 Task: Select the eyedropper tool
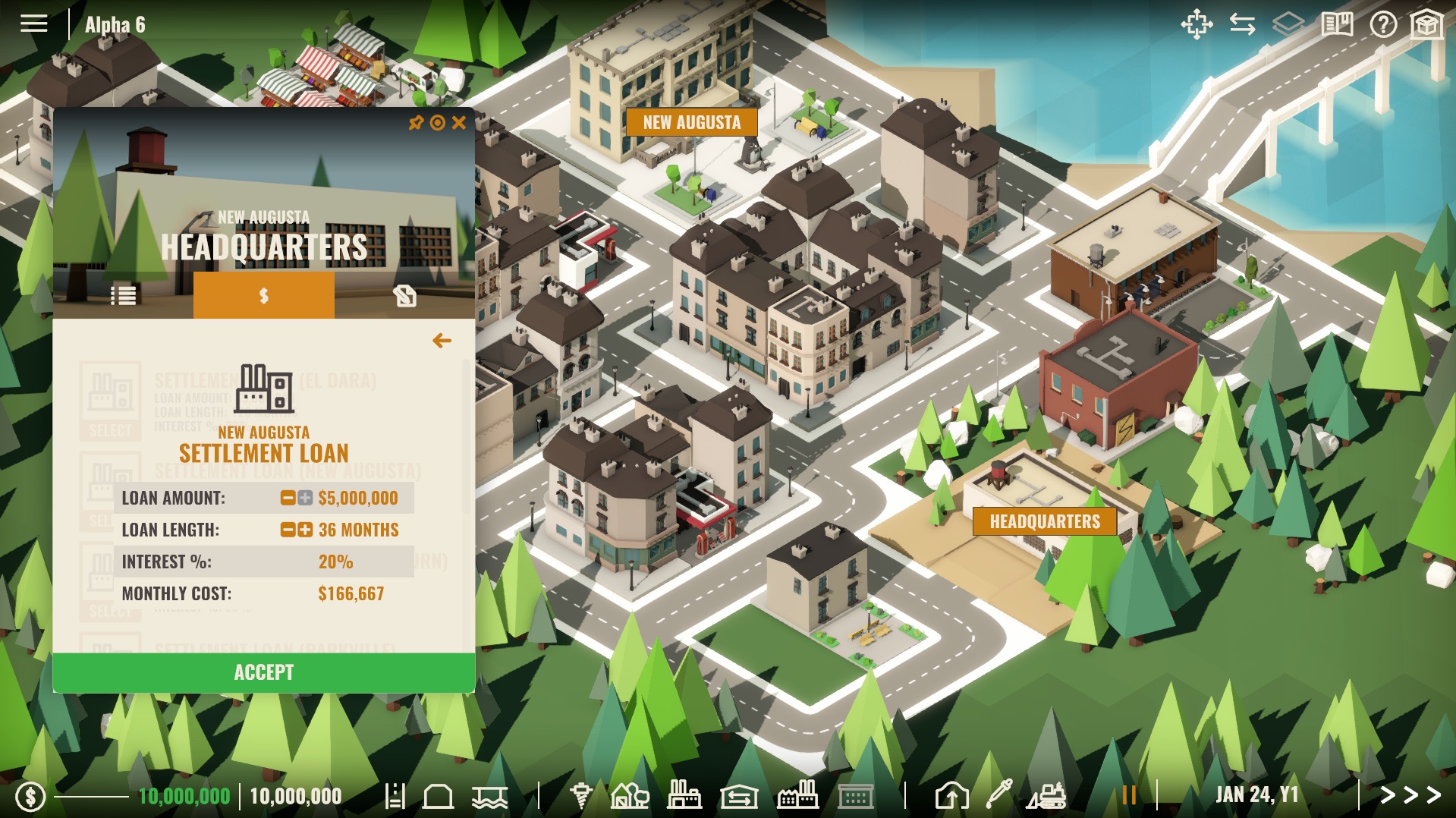pyautogui.click(x=998, y=794)
